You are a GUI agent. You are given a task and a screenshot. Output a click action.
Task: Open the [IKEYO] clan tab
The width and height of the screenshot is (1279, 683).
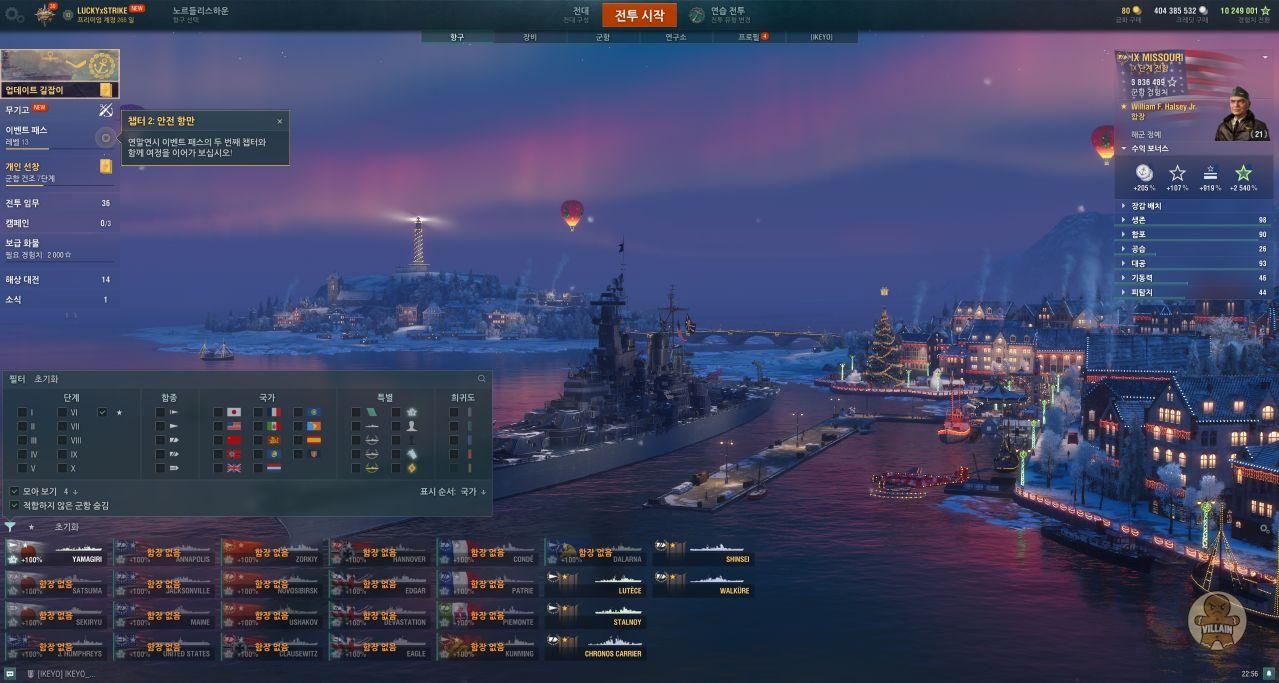coord(820,37)
